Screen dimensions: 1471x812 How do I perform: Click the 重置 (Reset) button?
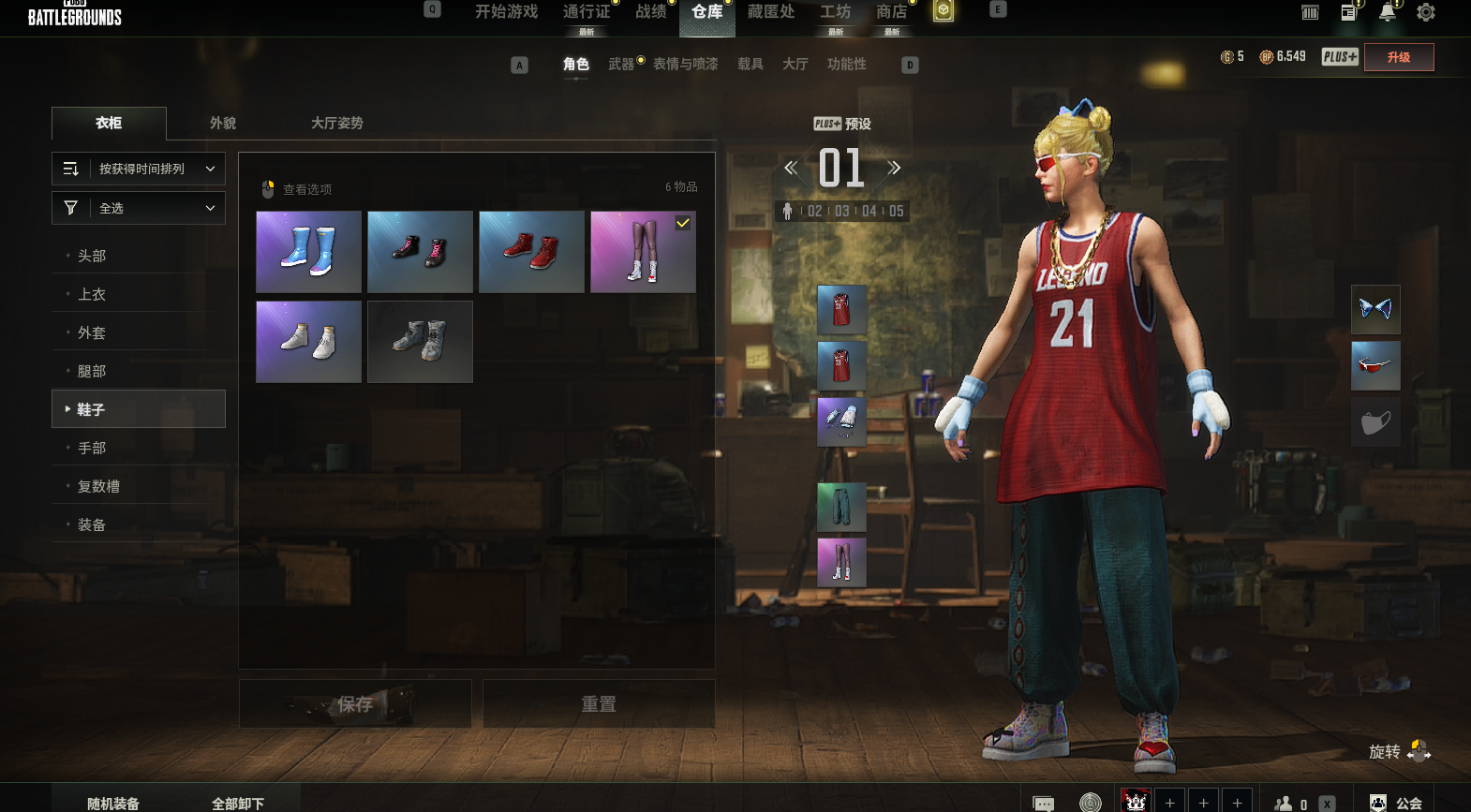tap(599, 703)
